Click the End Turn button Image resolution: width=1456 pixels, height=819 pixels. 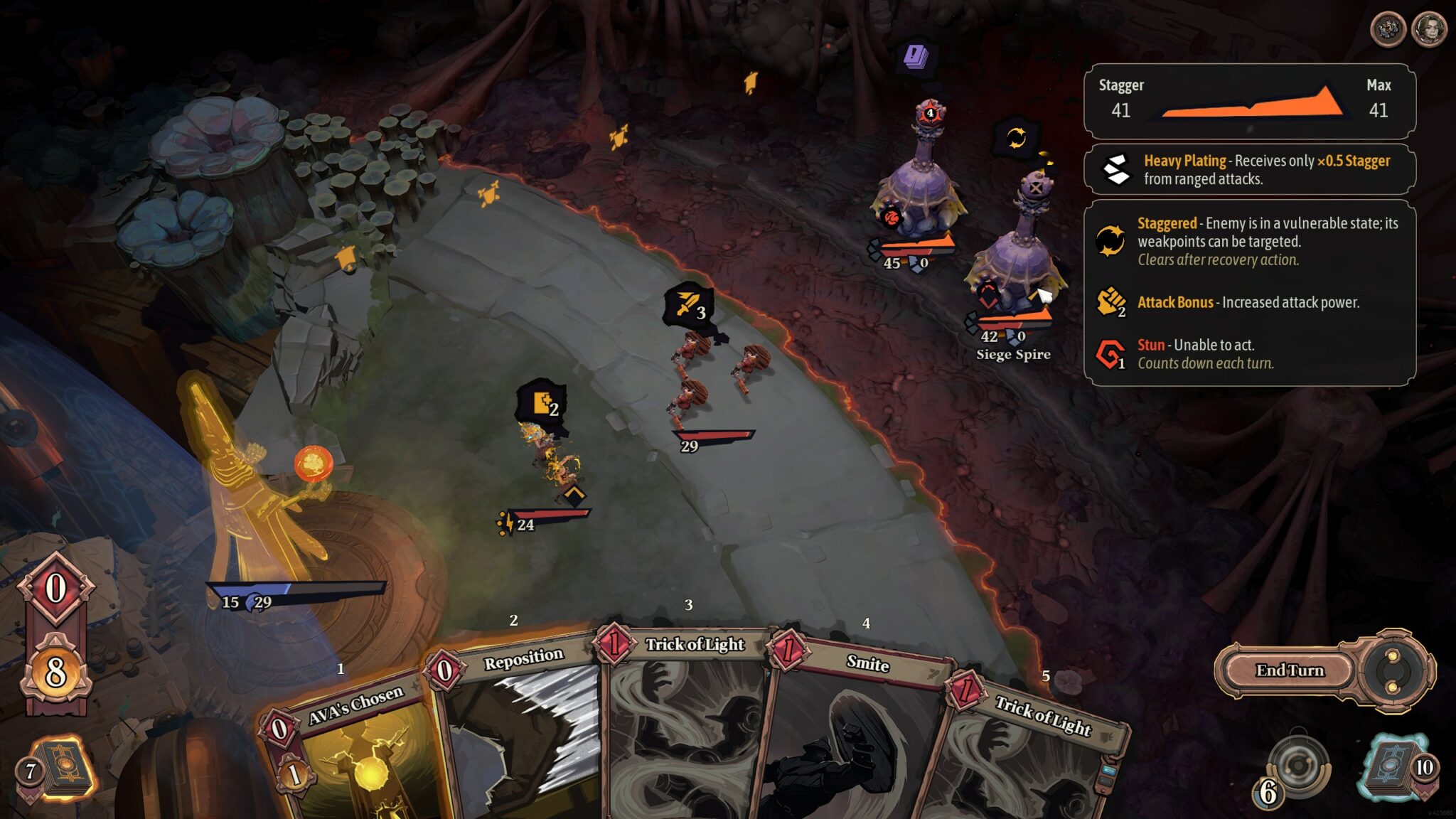point(1289,670)
